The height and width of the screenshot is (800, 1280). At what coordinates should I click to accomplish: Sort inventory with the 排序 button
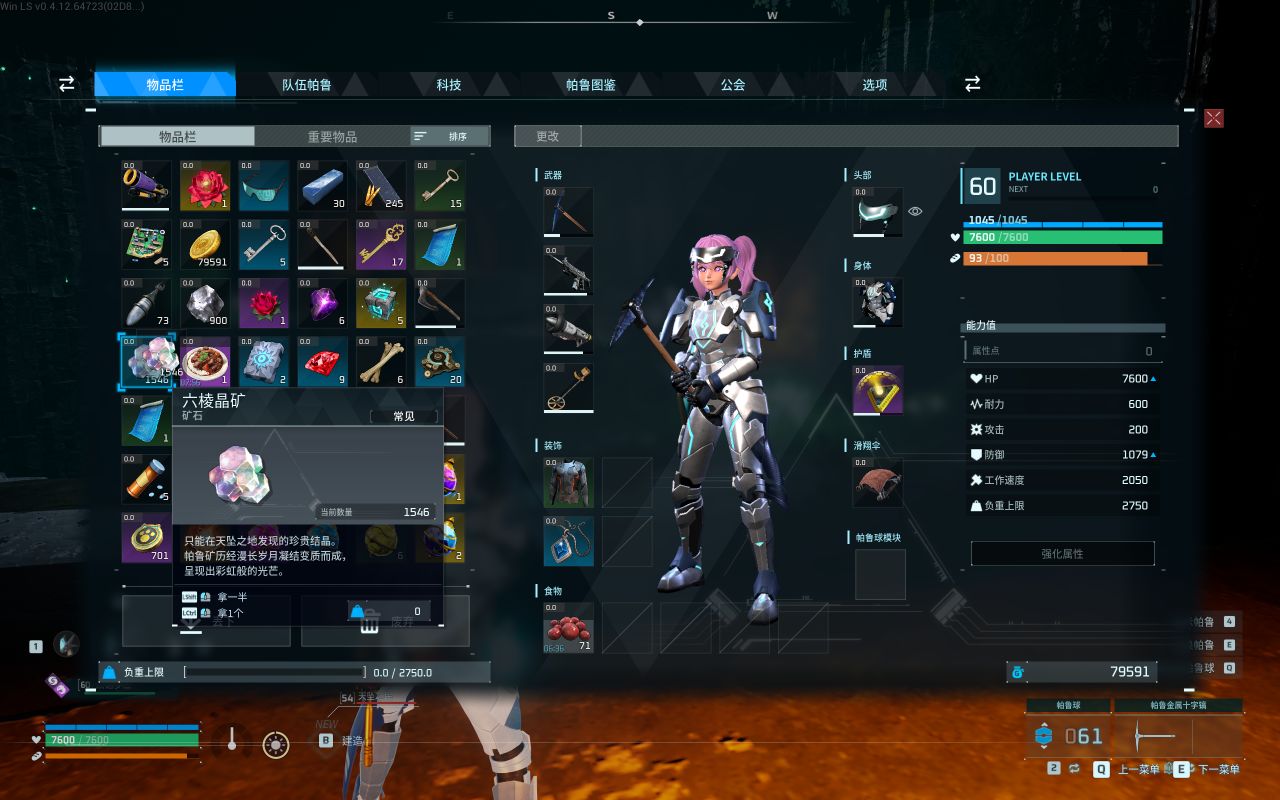click(x=450, y=136)
